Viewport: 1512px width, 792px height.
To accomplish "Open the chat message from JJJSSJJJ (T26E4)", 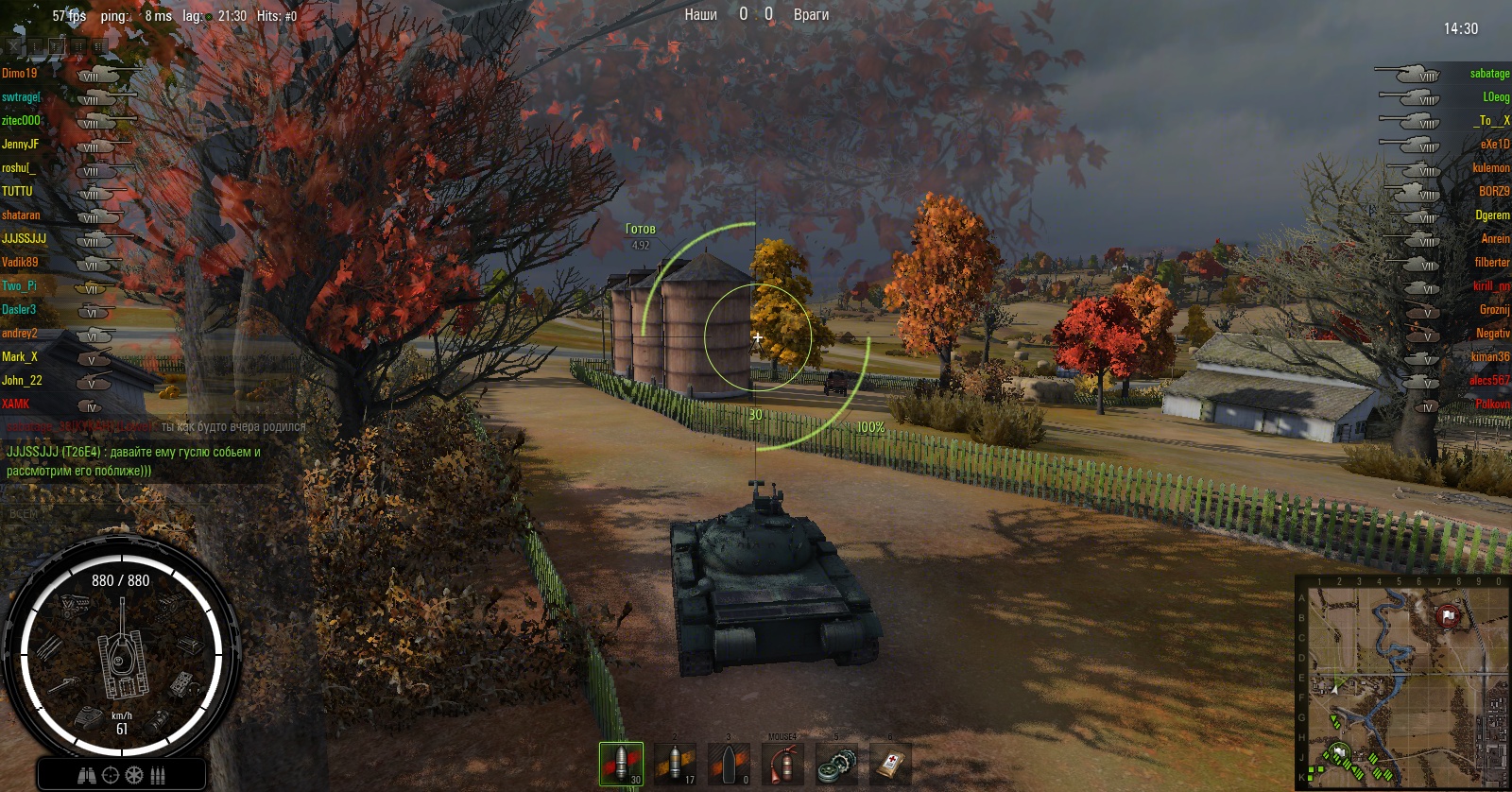I will pyautogui.click(x=133, y=461).
